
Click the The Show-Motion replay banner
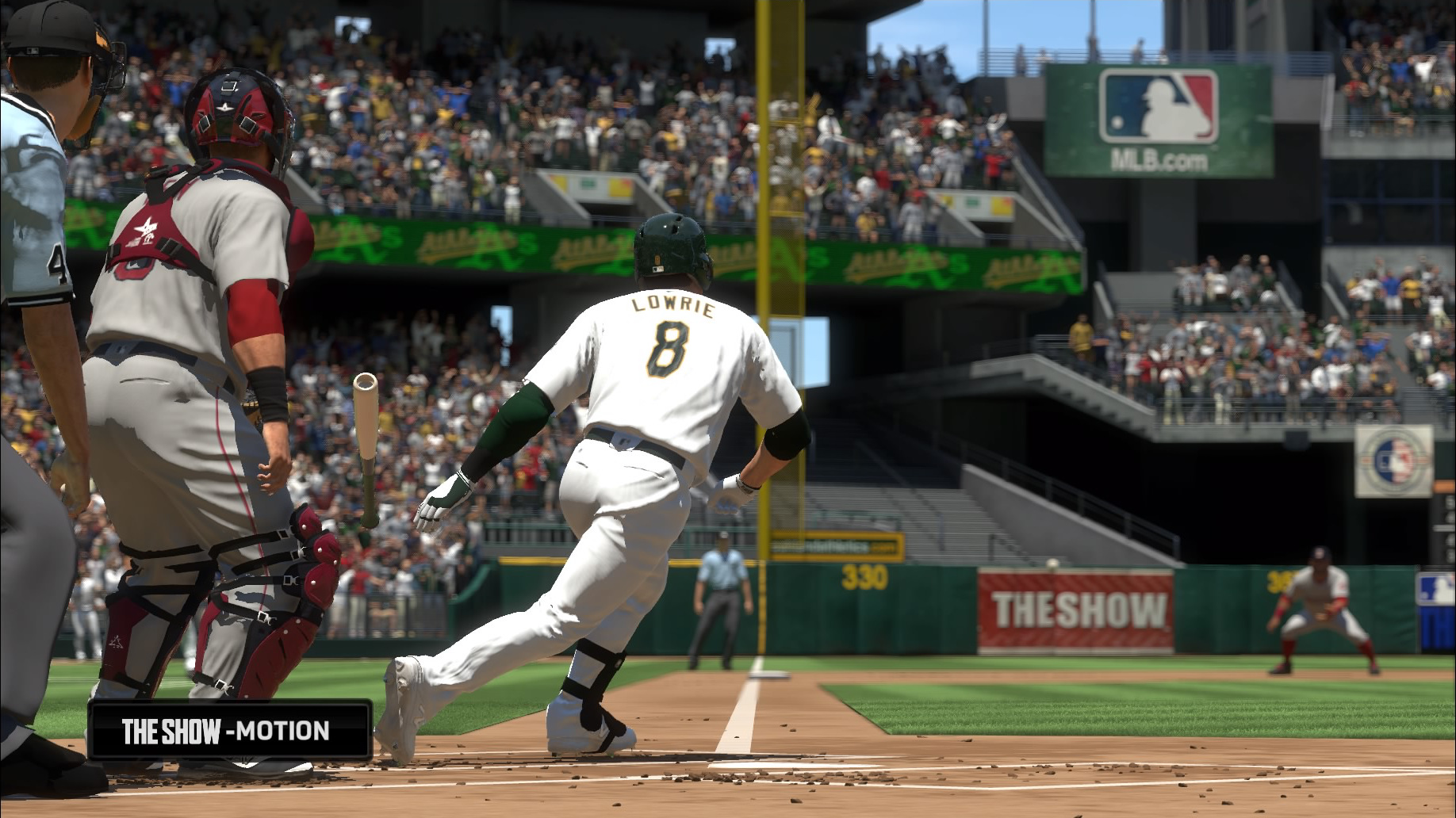[229, 730]
